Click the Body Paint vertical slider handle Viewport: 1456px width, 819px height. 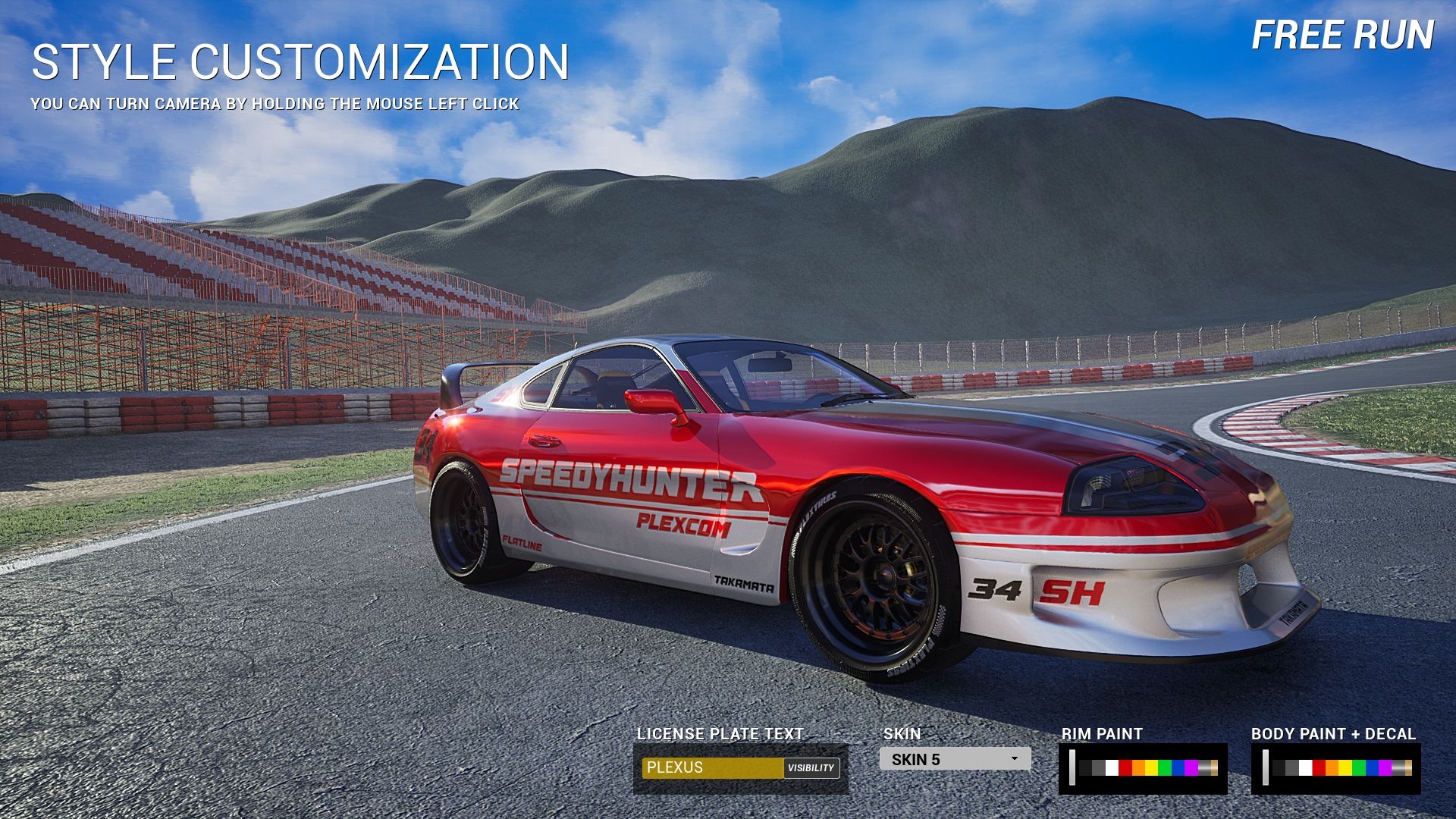pos(1266,767)
